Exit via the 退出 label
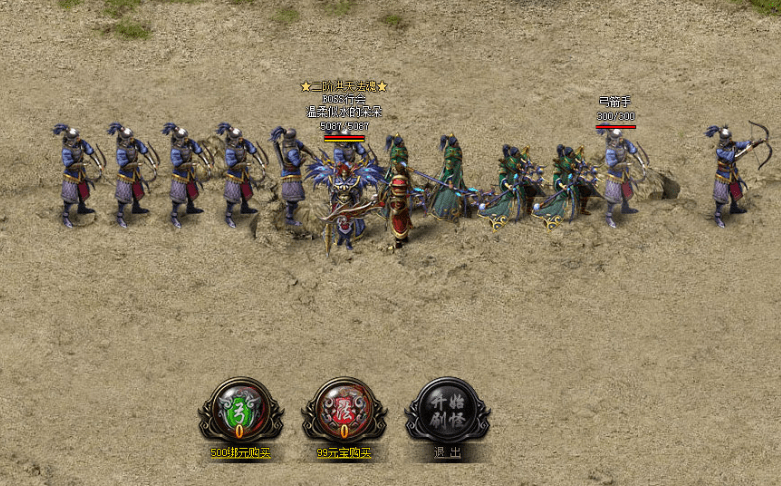This screenshot has height=486, width=781. pos(447,453)
